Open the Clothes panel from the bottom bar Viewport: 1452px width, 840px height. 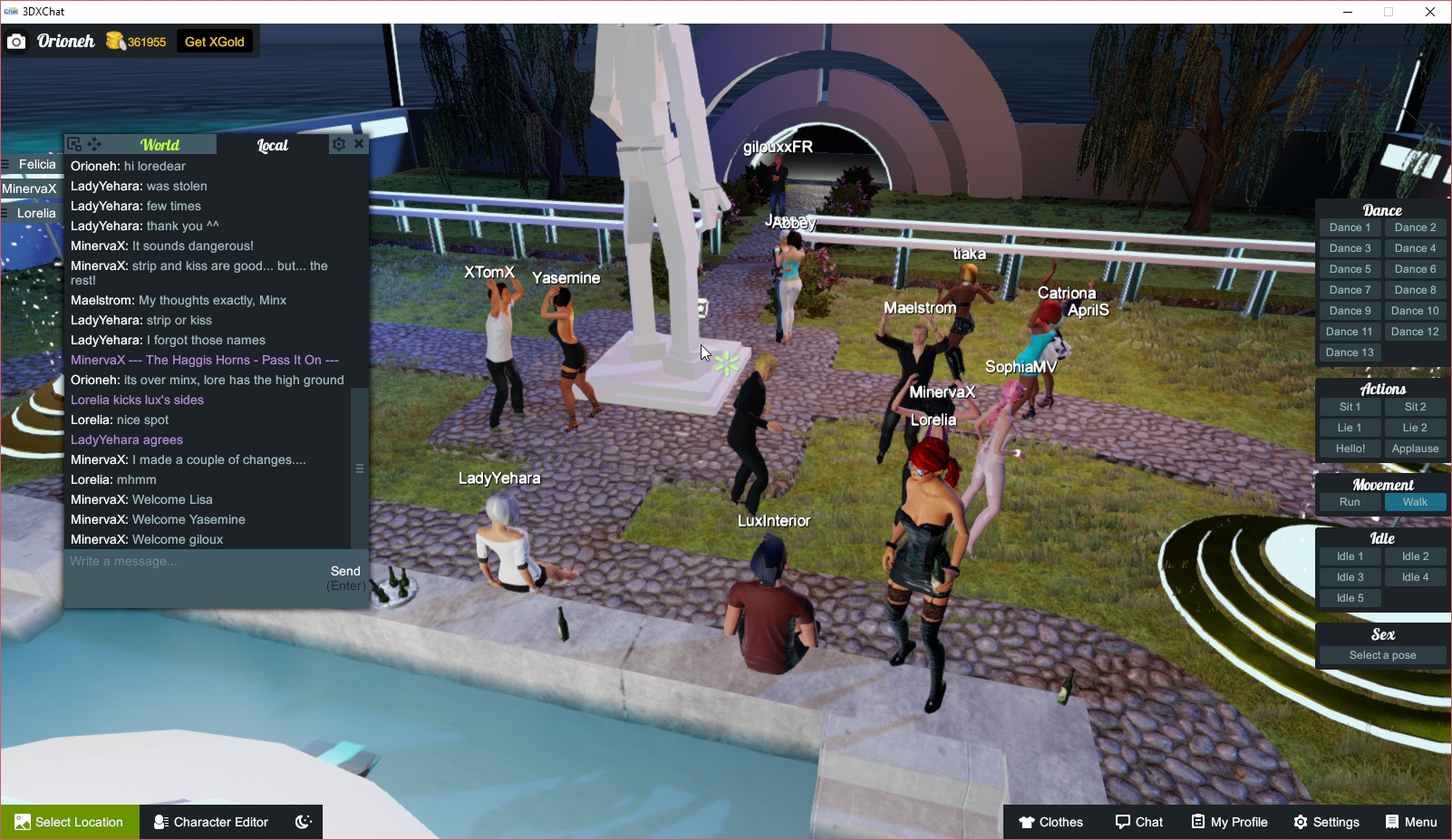[x=1050, y=822]
